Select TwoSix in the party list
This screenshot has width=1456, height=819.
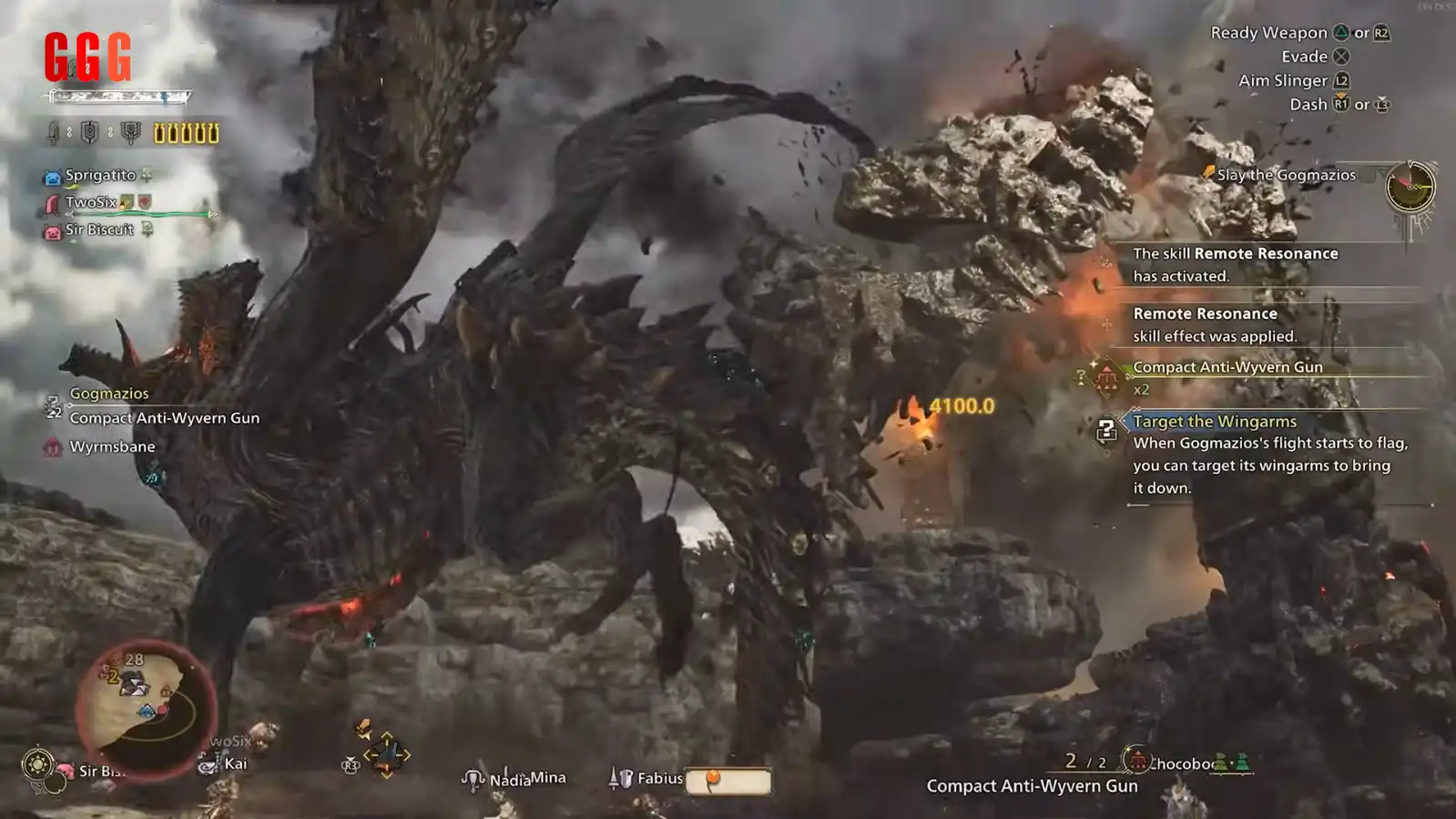pos(91,202)
